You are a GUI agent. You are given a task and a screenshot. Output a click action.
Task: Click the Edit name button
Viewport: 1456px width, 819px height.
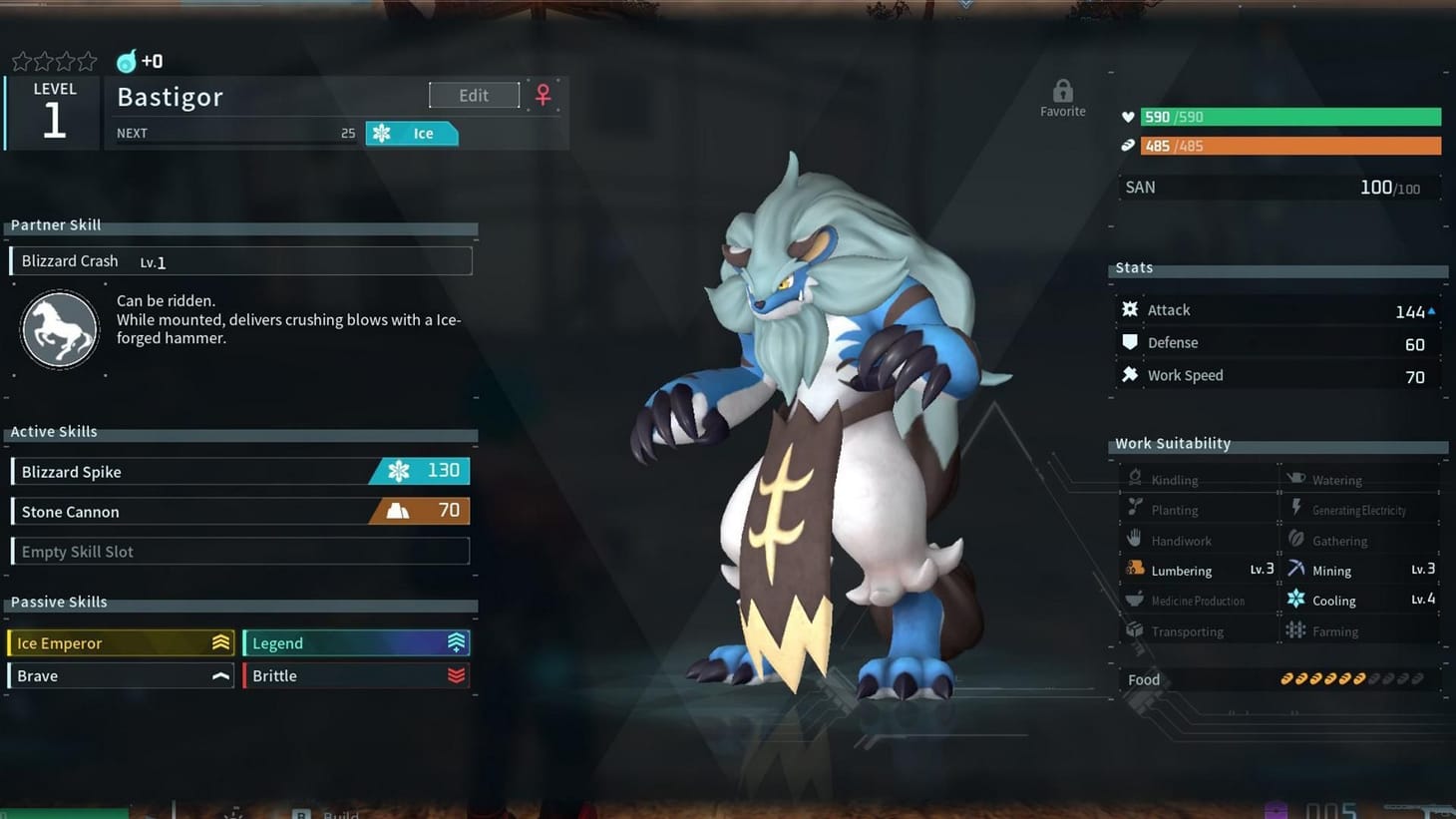pos(474,96)
